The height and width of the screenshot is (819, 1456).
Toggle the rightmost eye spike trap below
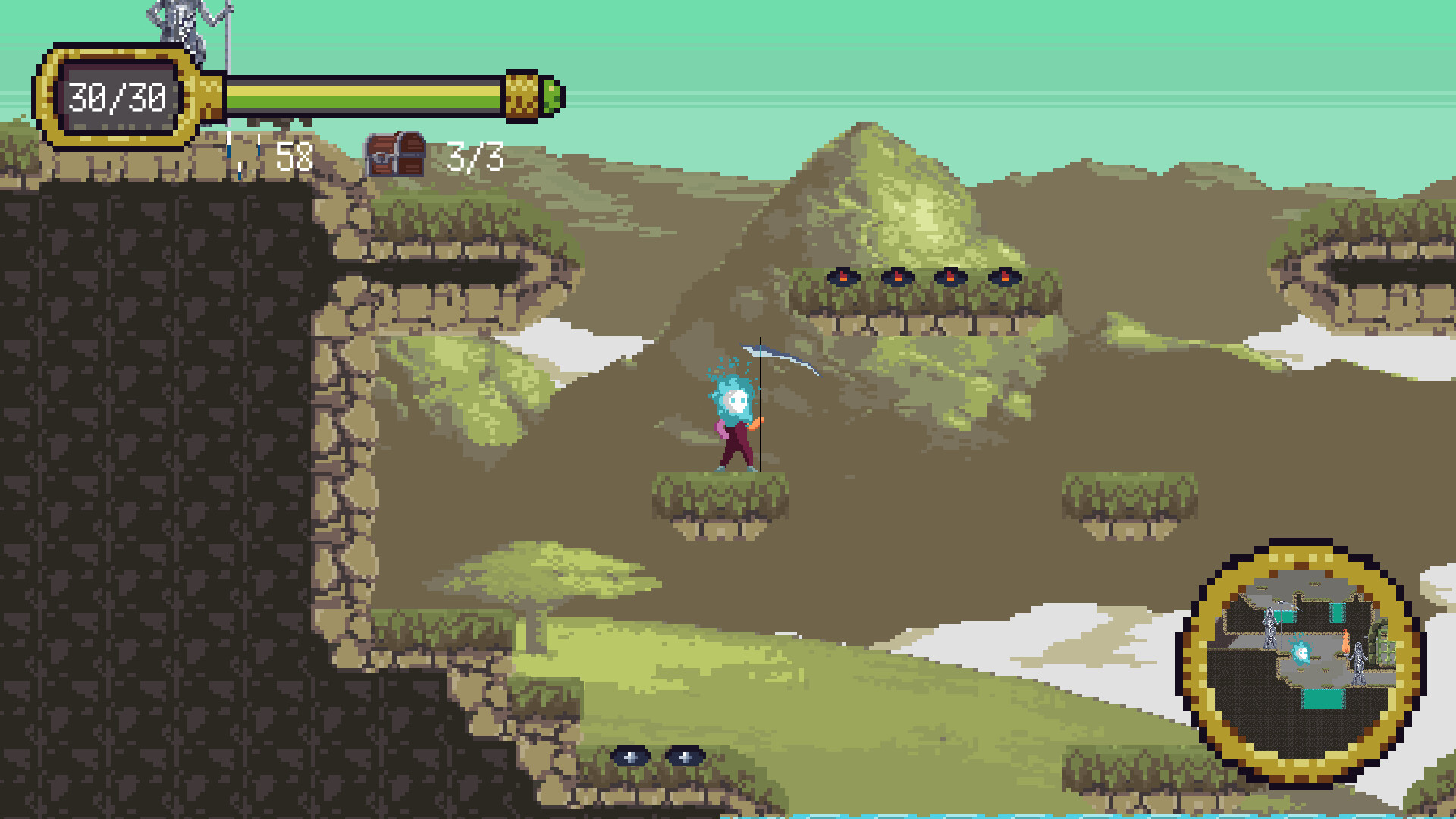(685, 757)
